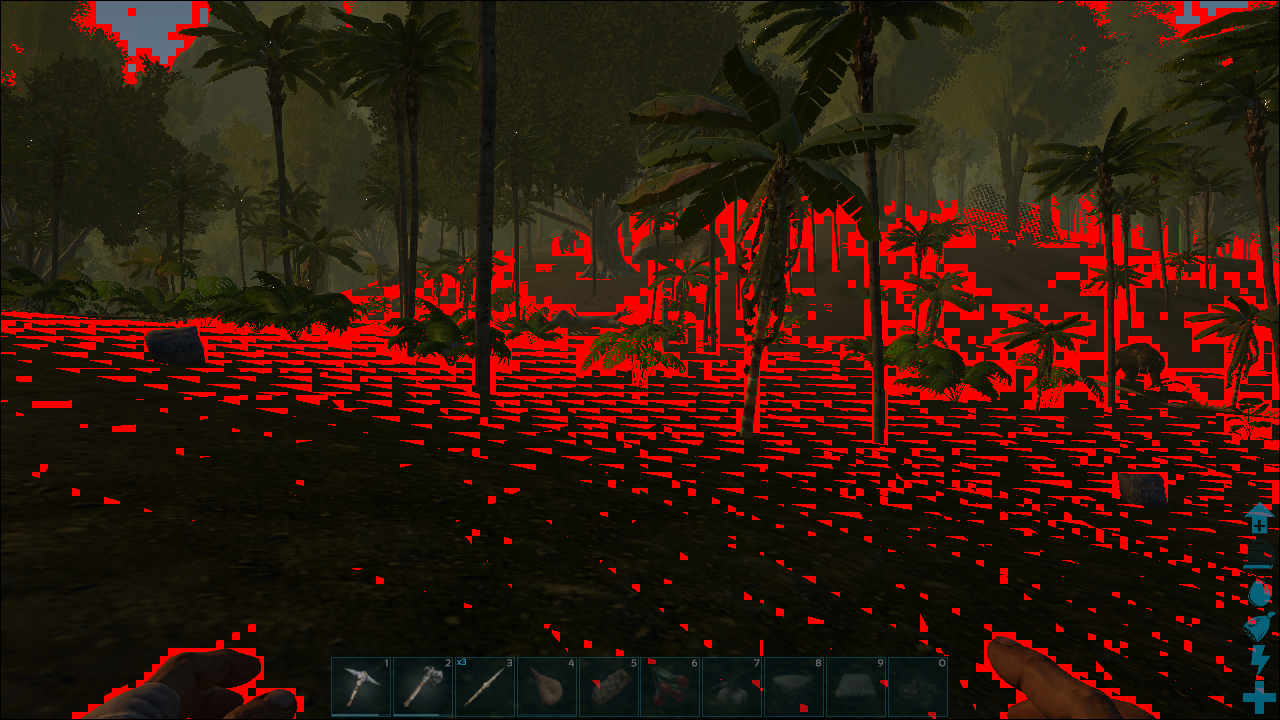Select the brown item in hotbar slot 5
The image size is (1280, 720).
609,686
